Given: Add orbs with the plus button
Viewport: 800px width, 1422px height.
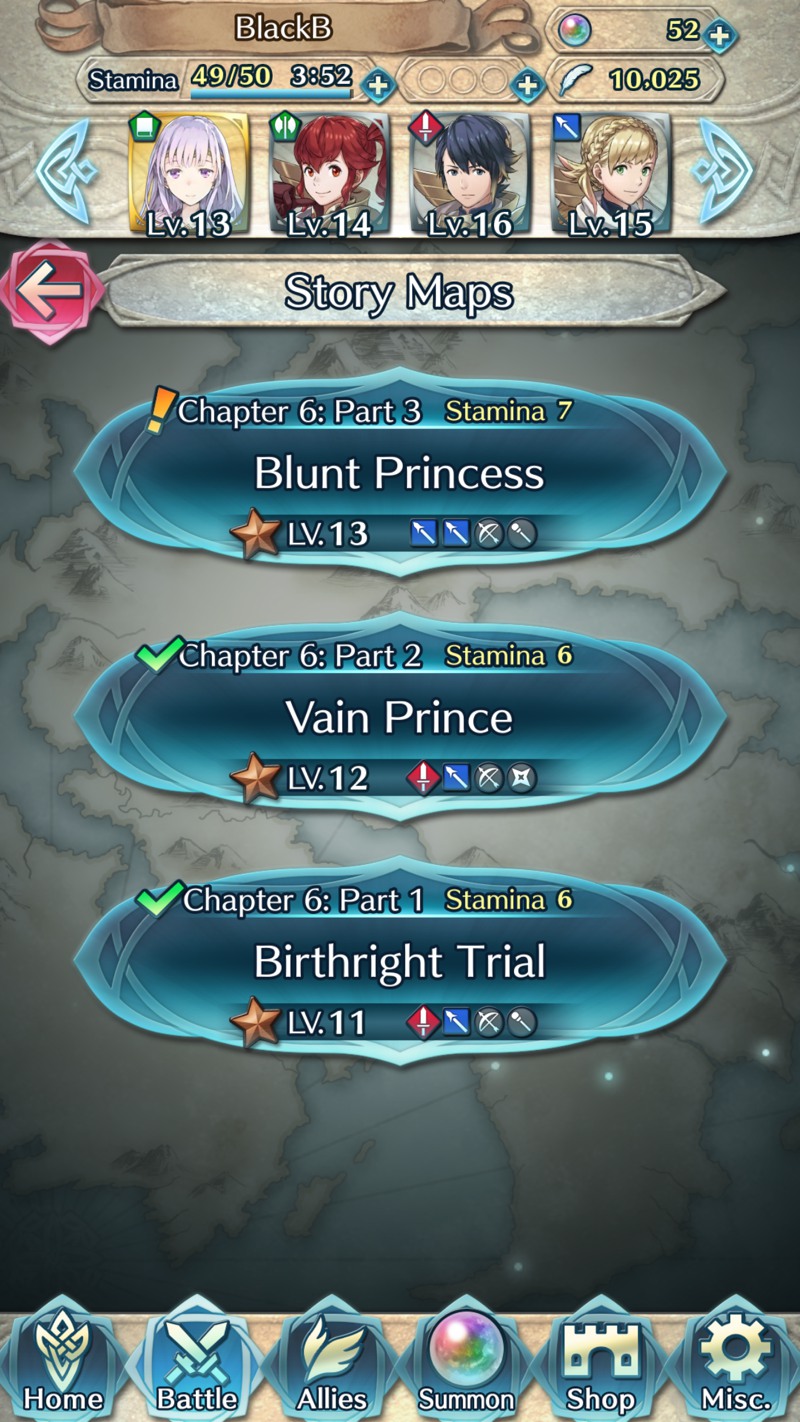Looking at the screenshot, I should pos(718,35).
